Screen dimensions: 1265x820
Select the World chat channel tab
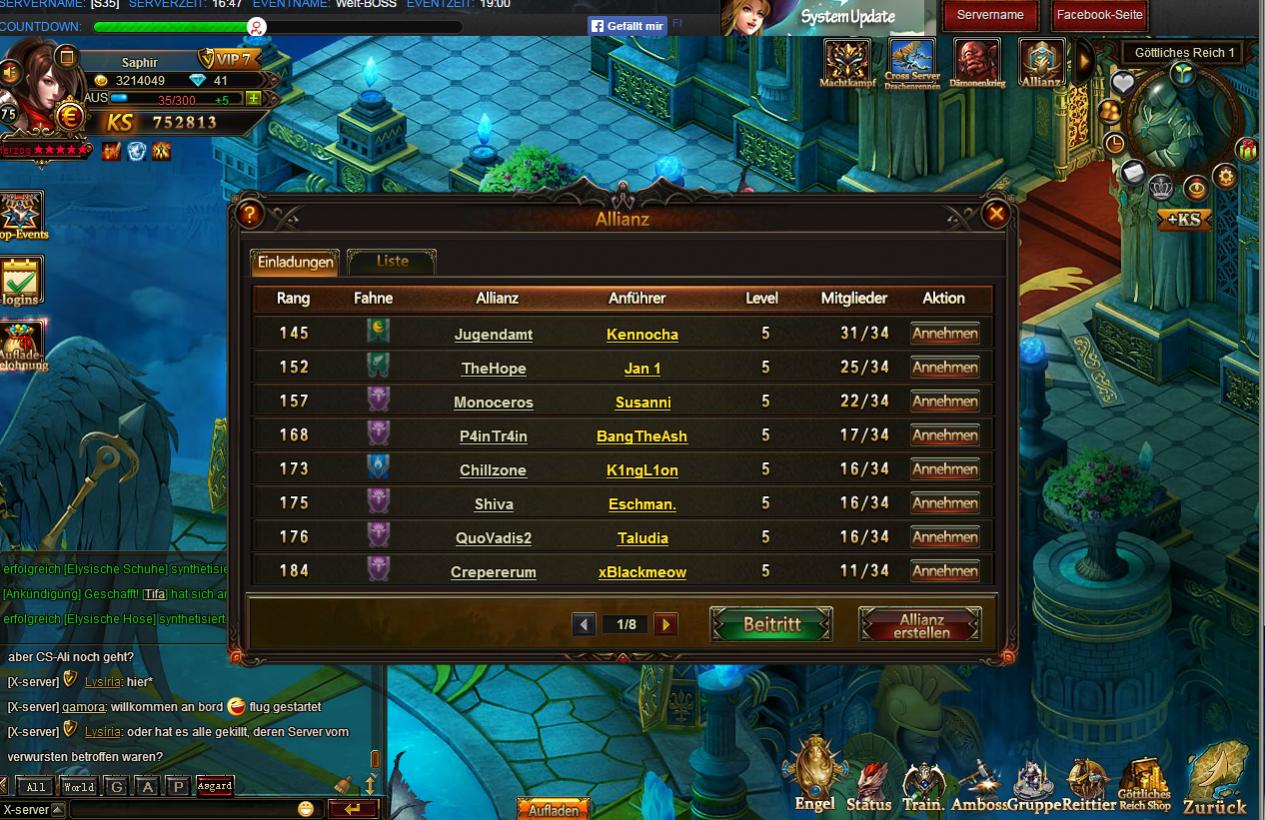tap(79, 787)
